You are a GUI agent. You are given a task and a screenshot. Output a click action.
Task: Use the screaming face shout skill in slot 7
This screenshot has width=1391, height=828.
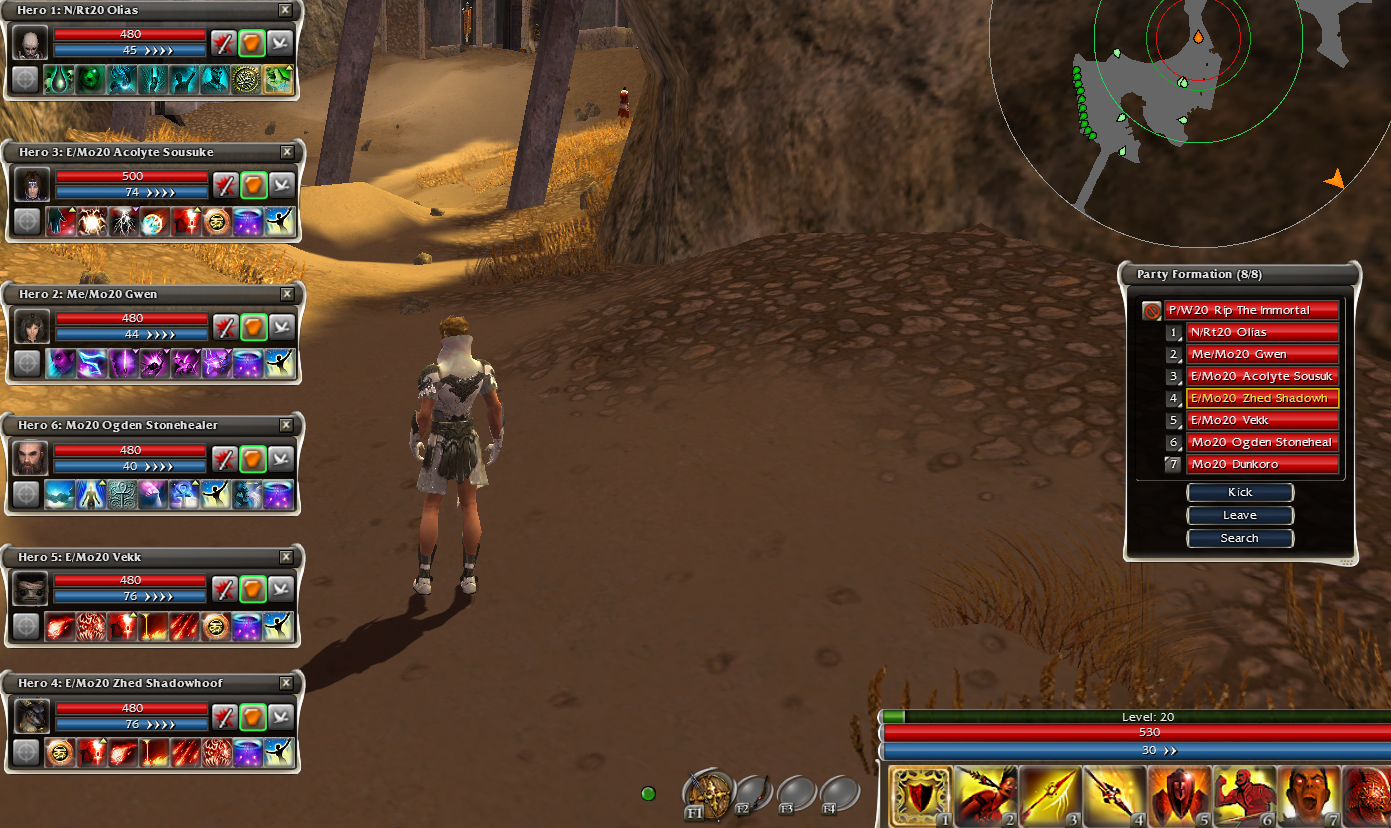pyautogui.click(x=1308, y=797)
